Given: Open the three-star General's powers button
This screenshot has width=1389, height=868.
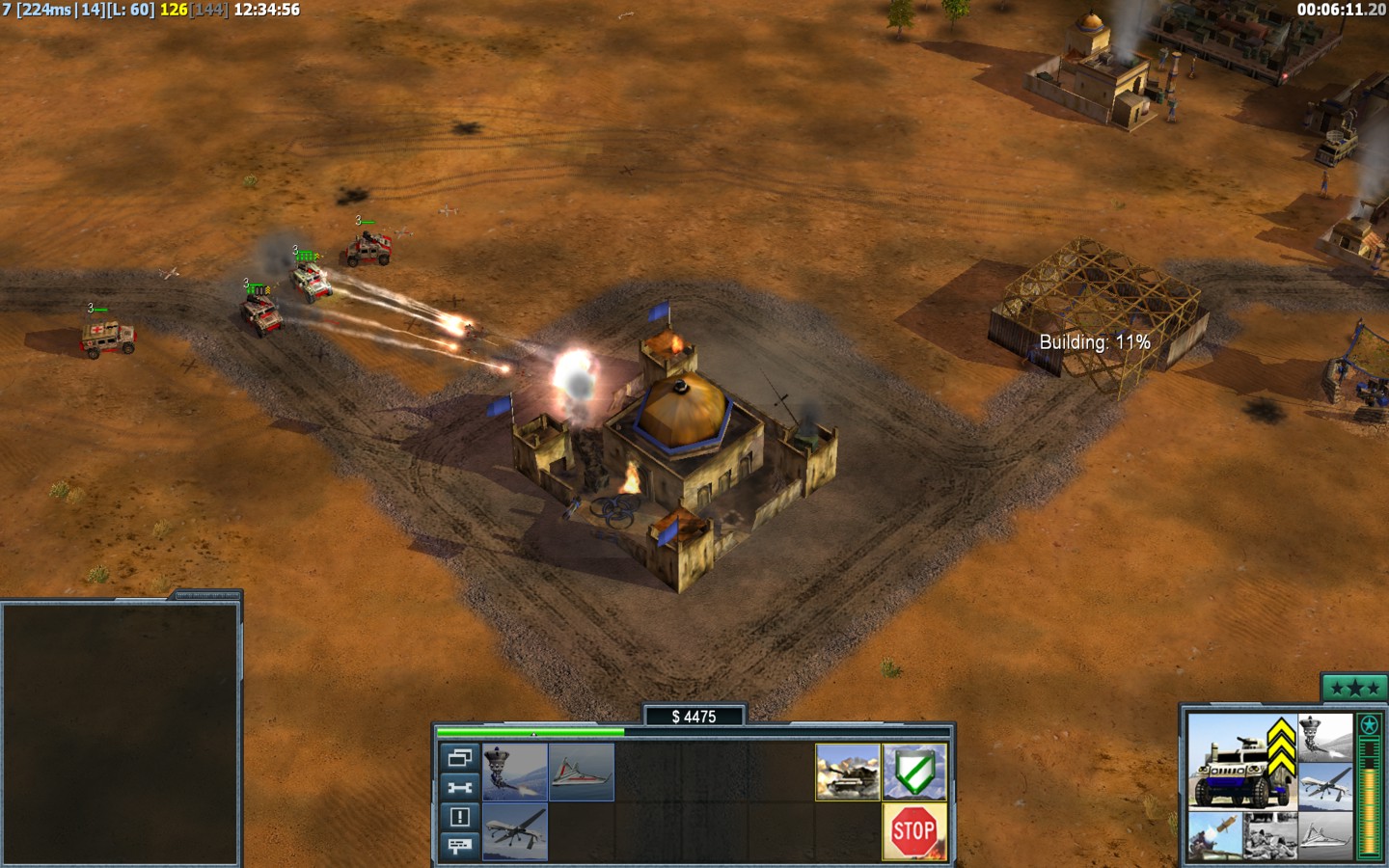Looking at the screenshot, I should coord(1353,689).
